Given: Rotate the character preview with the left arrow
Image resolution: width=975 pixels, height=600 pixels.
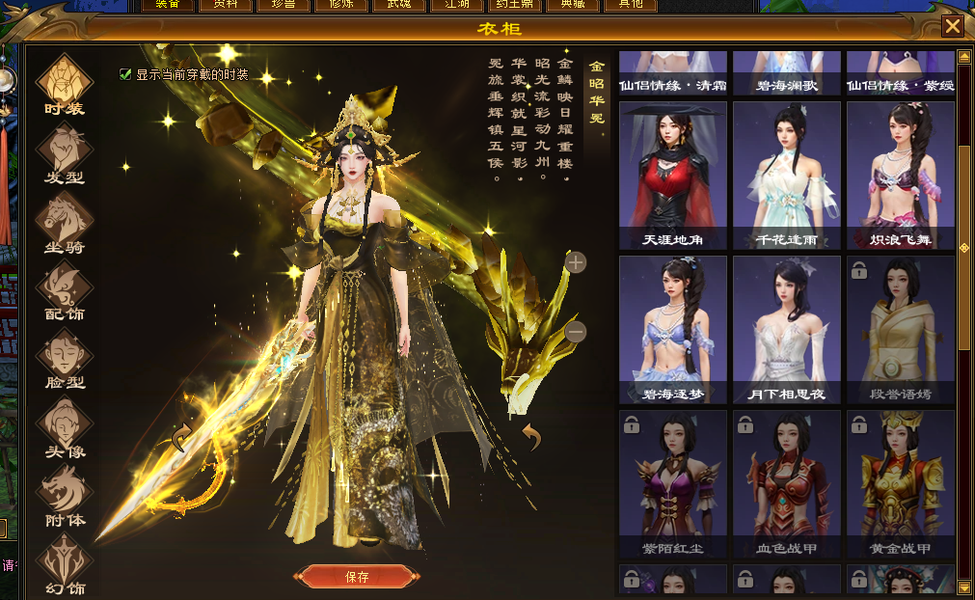Looking at the screenshot, I should (x=181, y=437).
